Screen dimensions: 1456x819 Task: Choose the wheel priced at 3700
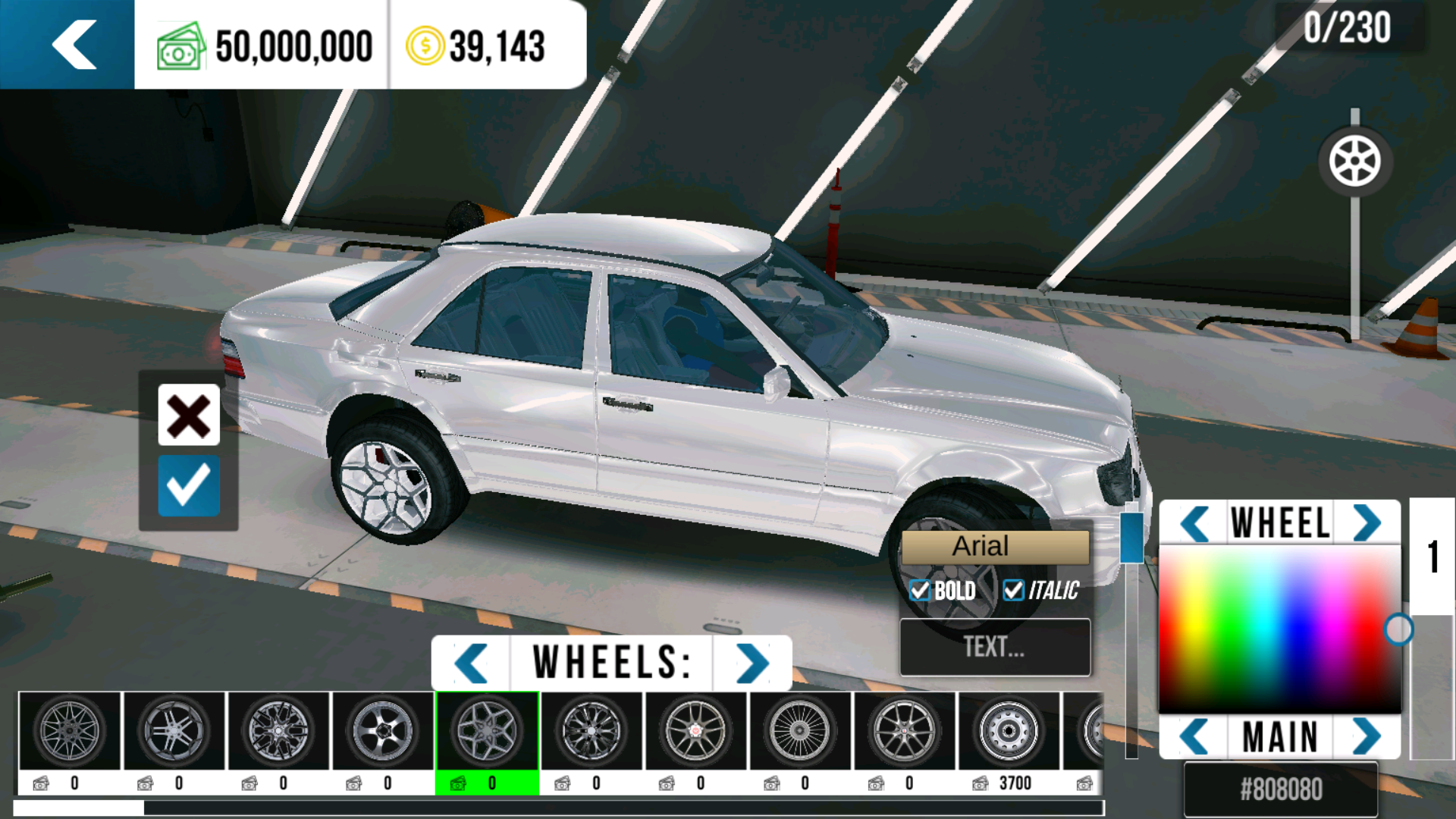[1009, 732]
